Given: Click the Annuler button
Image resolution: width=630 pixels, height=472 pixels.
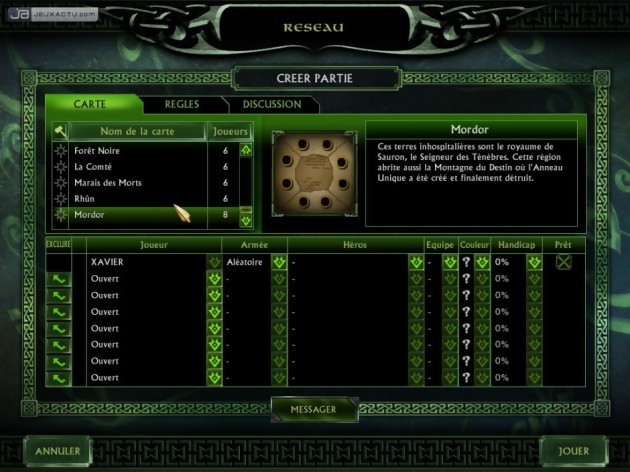Looking at the screenshot, I should [57, 451].
